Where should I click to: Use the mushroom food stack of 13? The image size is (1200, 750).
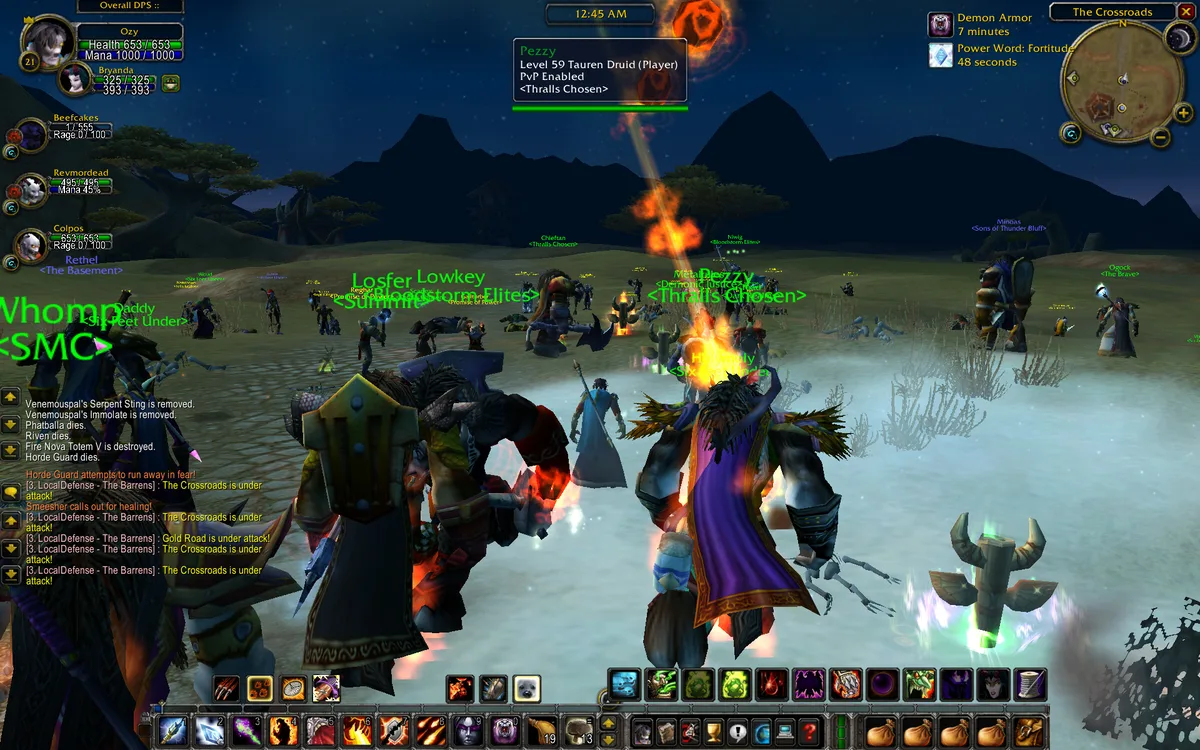(x=578, y=731)
